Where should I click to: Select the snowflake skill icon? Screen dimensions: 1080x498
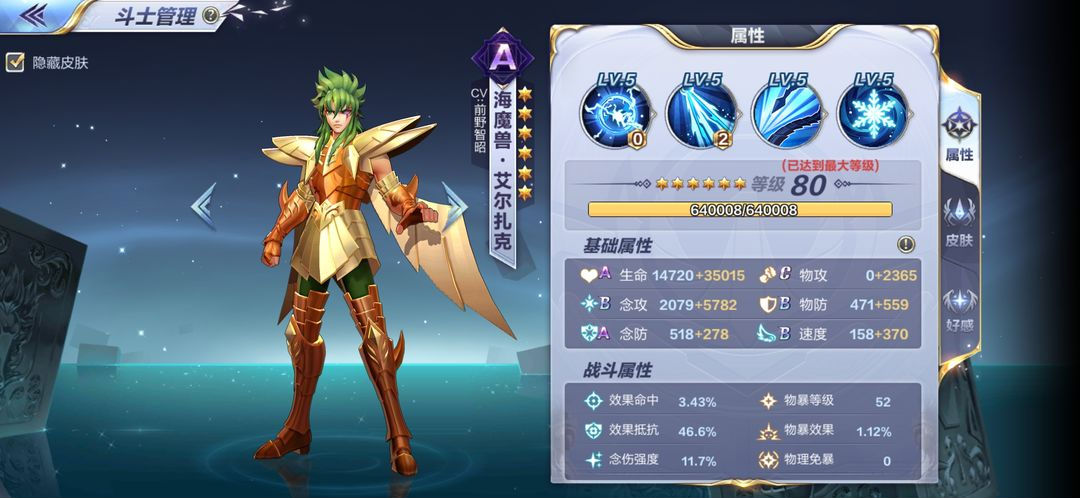click(x=871, y=110)
